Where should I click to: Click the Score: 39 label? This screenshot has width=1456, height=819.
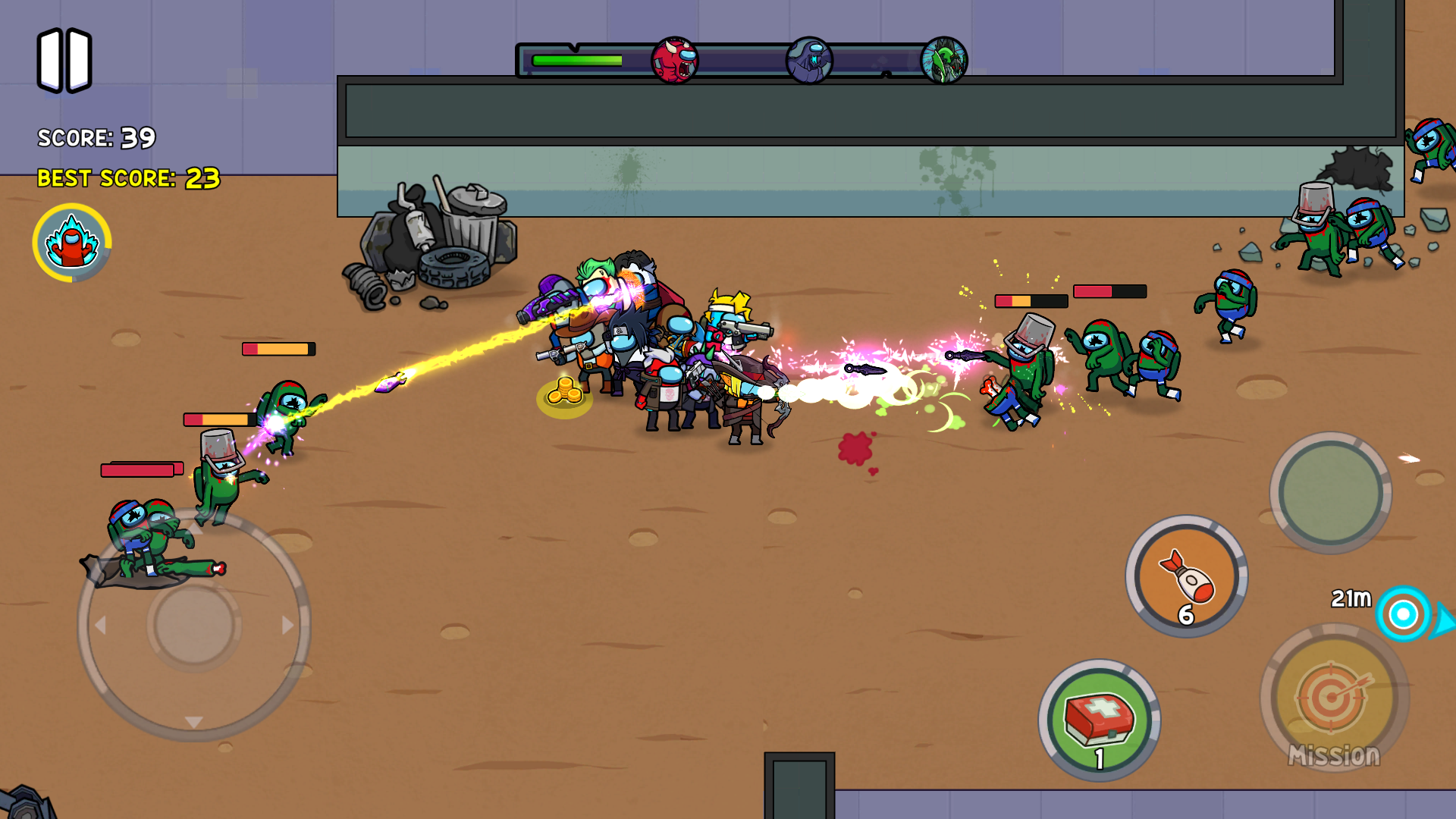coord(97,139)
